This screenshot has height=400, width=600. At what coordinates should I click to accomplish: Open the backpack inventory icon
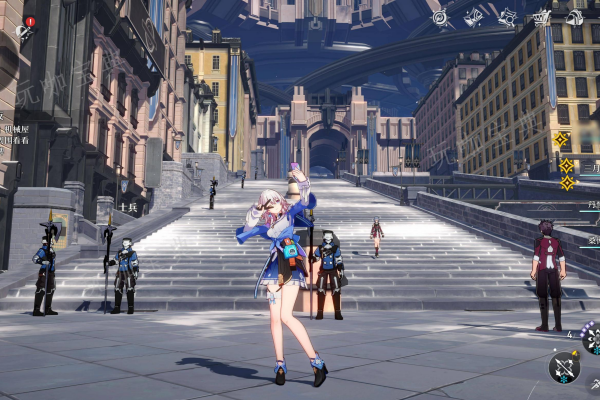[x=575, y=17]
